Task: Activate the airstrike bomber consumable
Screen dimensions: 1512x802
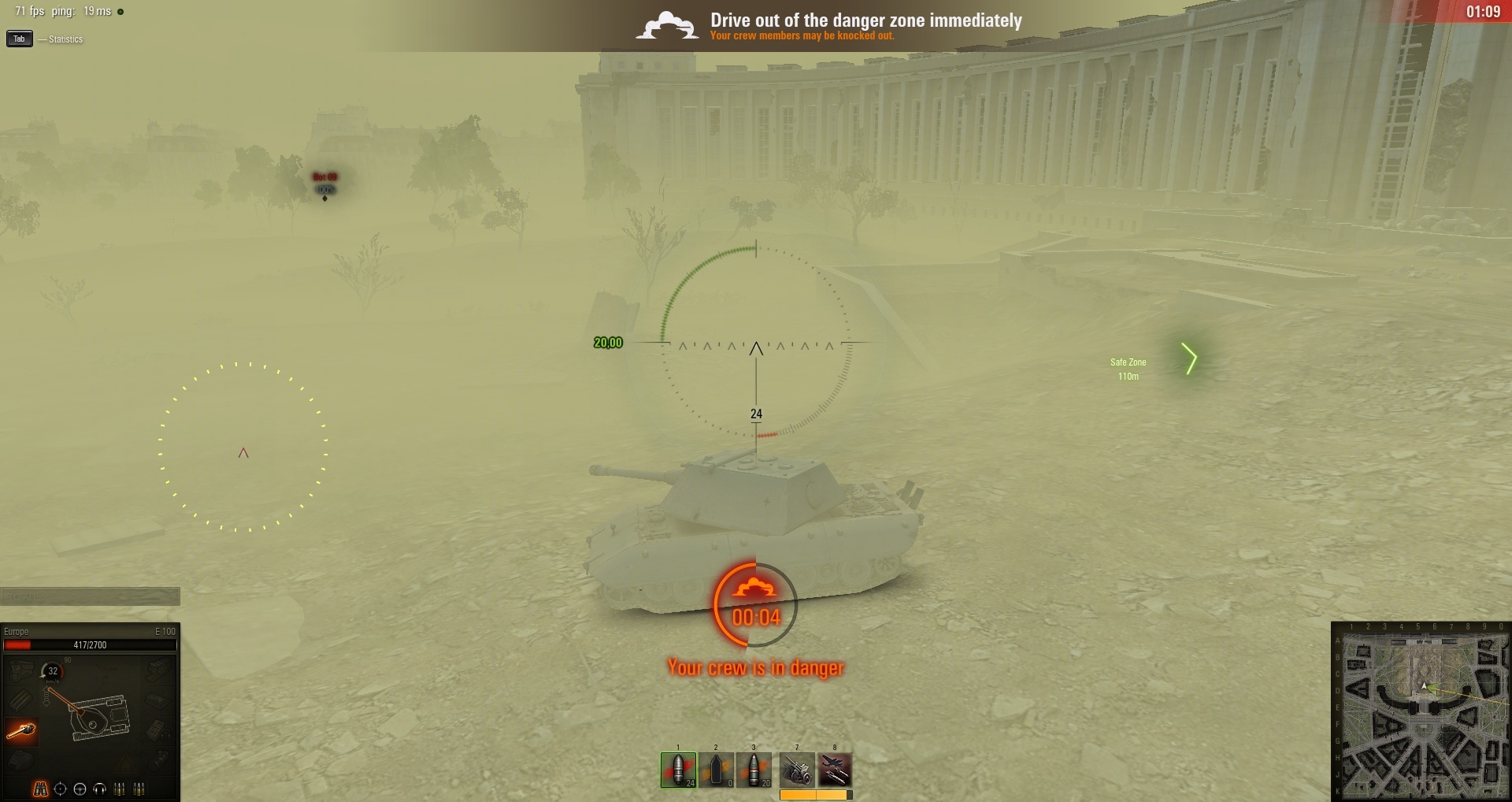Action: point(835,770)
